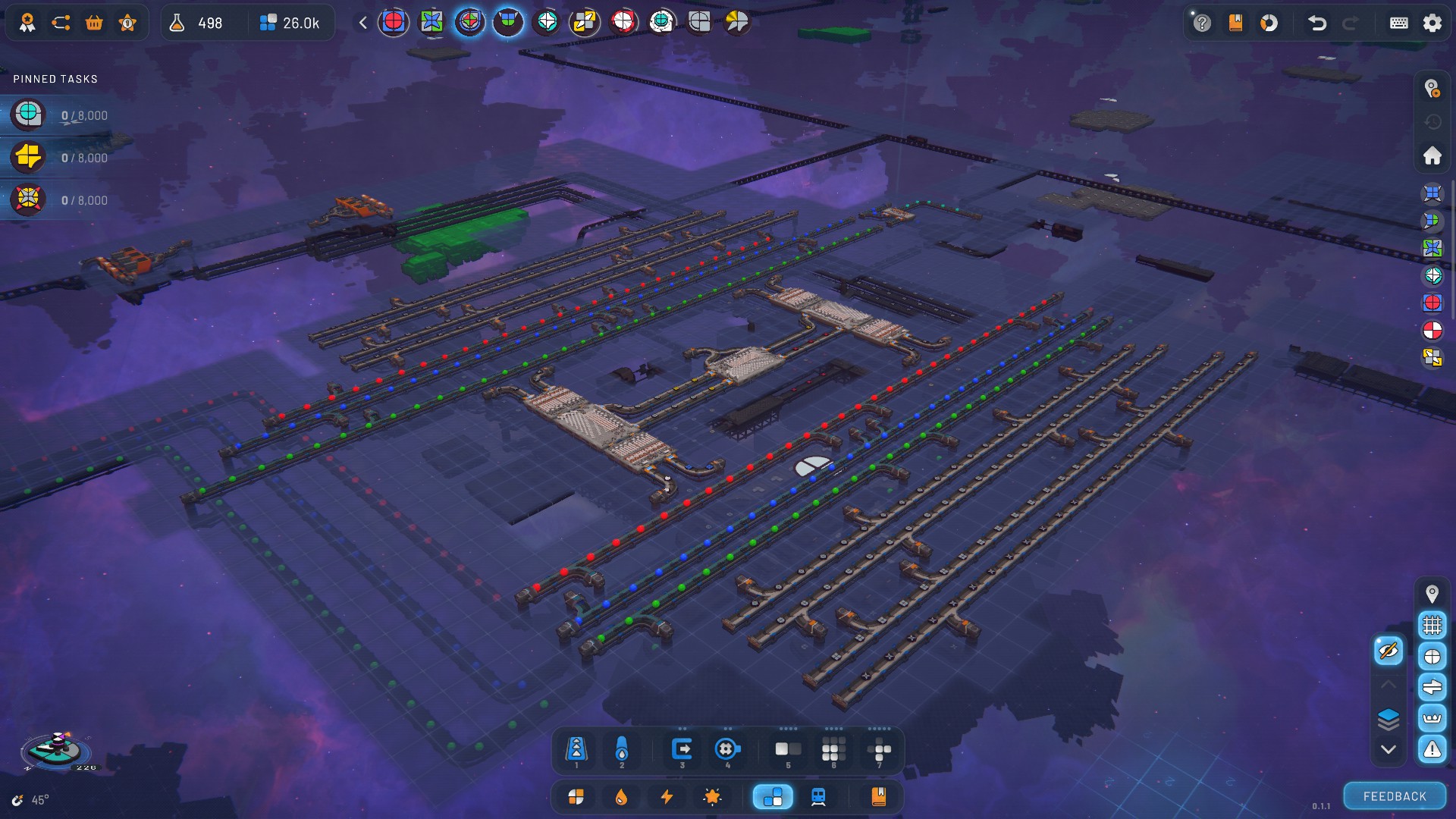
Task: Undo the last action
Action: tap(1317, 23)
